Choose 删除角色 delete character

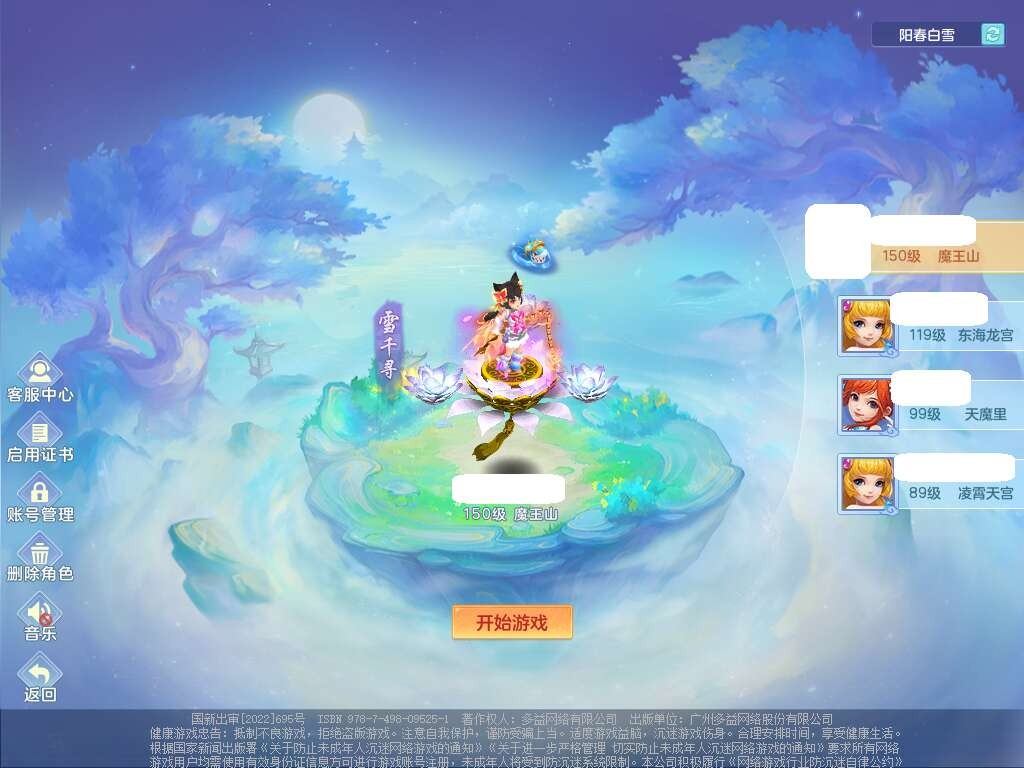40,557
